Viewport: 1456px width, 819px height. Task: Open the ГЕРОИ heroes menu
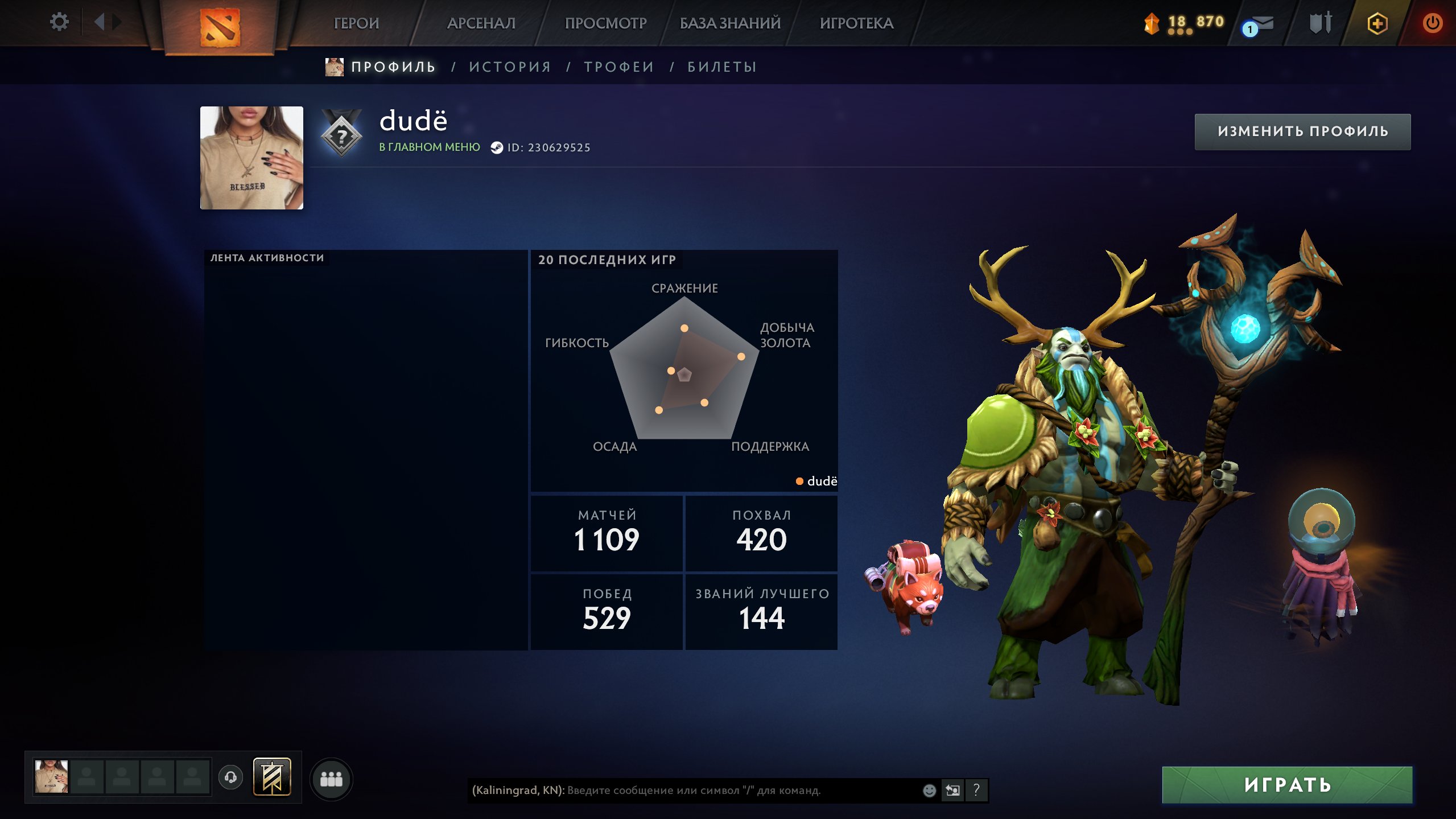356,23
